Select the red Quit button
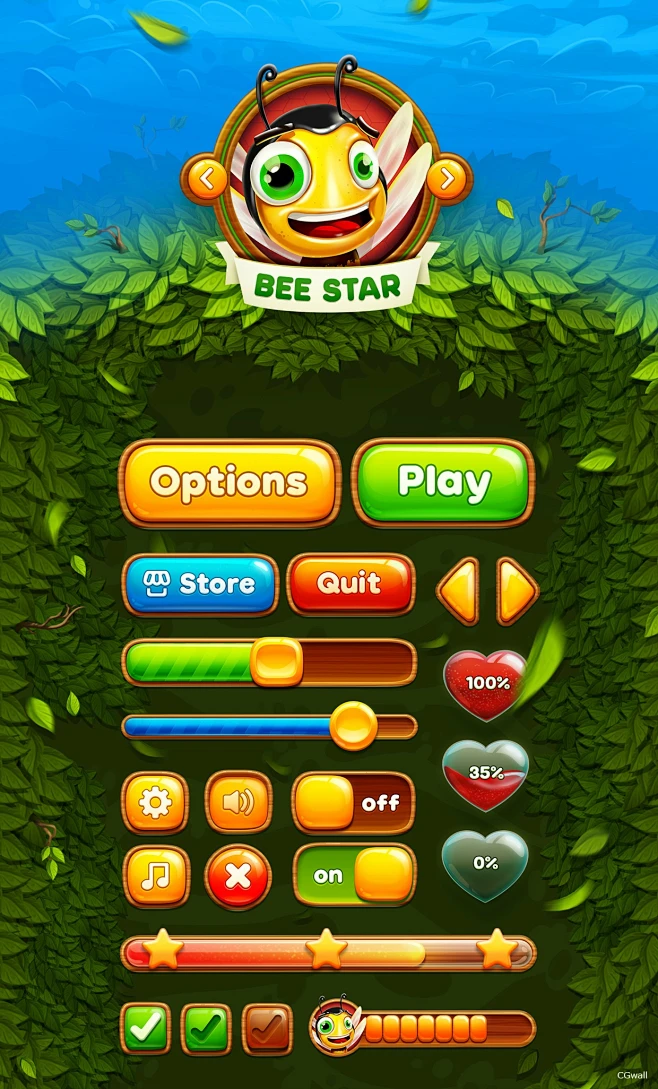Image resolution: width=658 pixels, height=1089 pixels. click(350, 584)
